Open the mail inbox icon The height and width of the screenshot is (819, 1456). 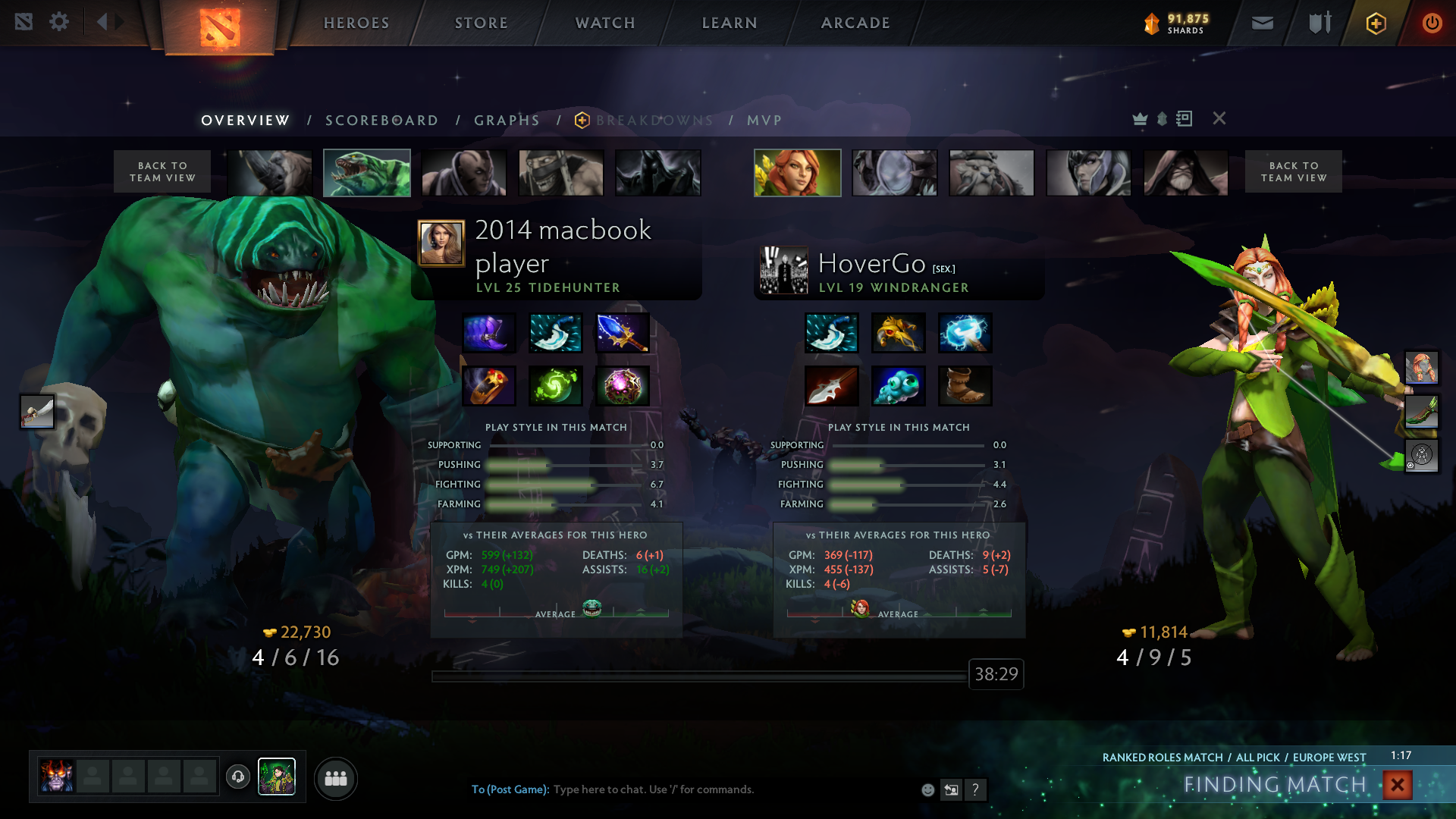[x=1262, y=23]
